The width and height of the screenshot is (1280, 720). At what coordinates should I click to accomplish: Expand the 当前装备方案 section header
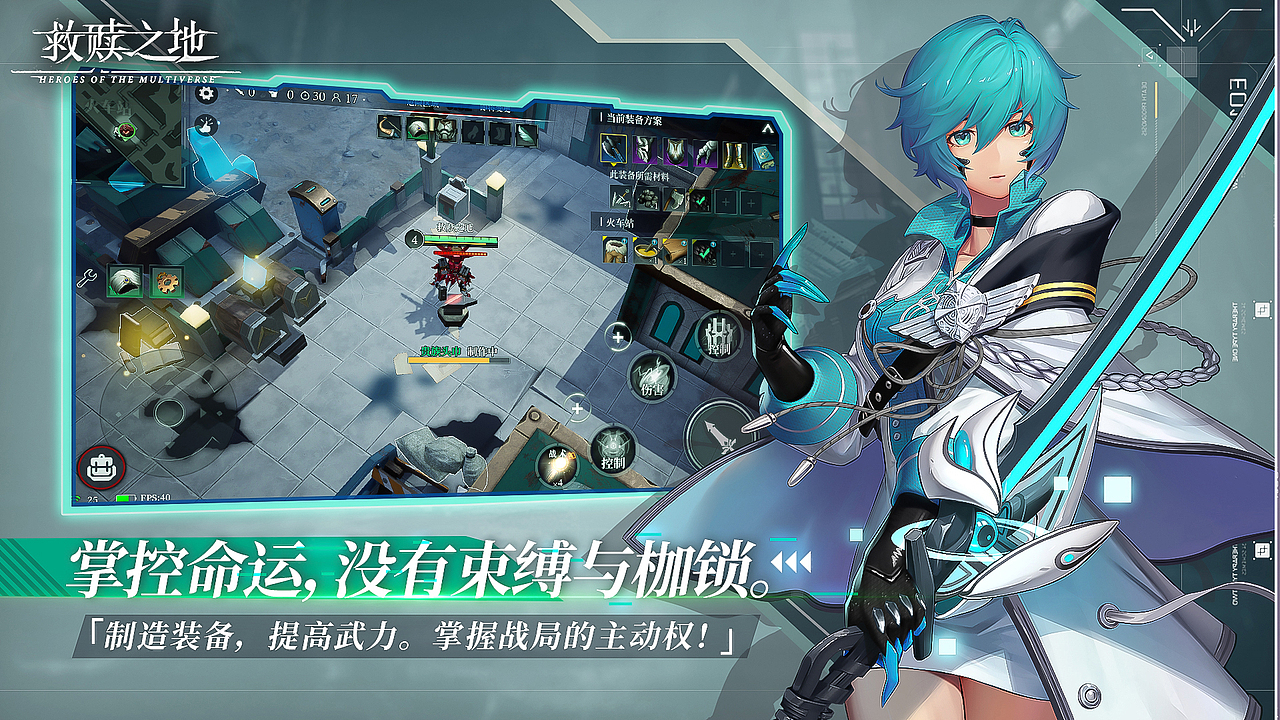(633, 119)
